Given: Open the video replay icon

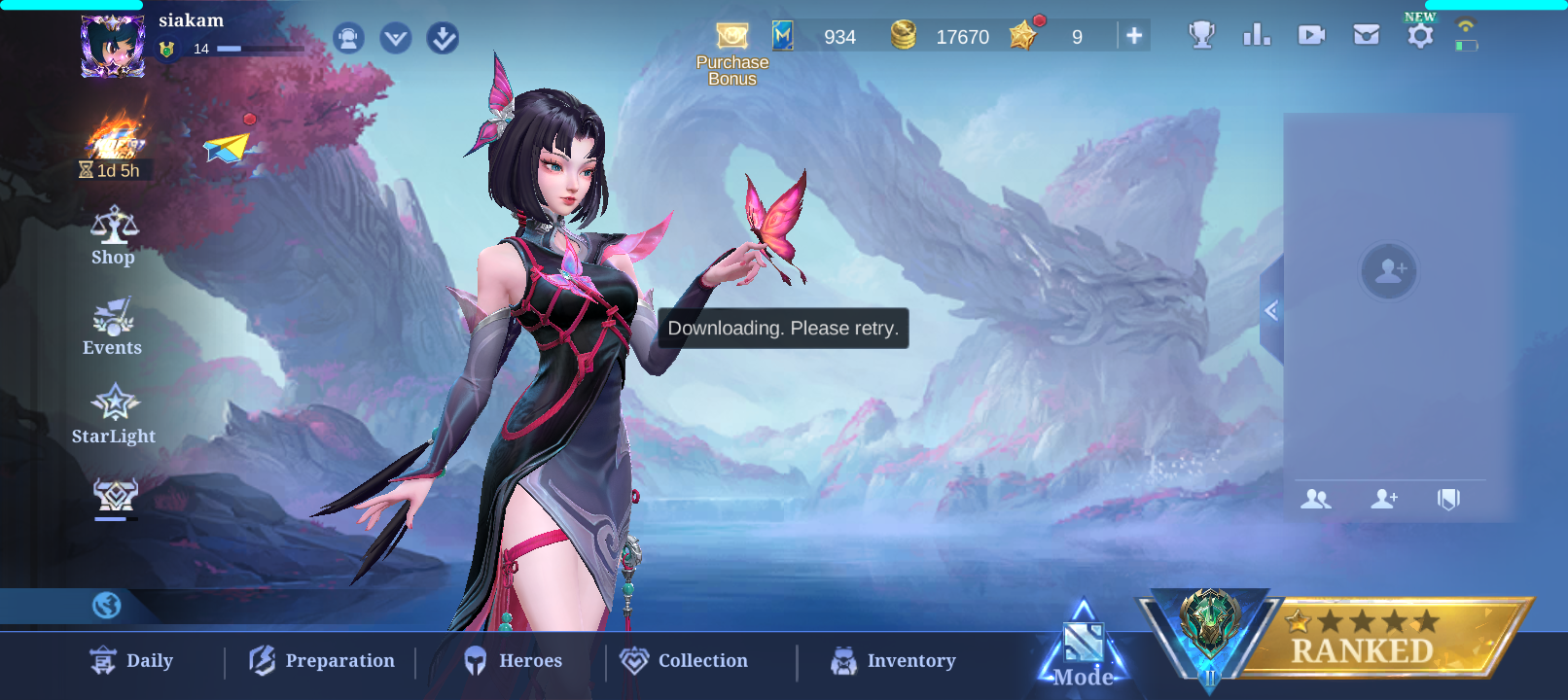Looking at the screenshot, I should 1310,34.
